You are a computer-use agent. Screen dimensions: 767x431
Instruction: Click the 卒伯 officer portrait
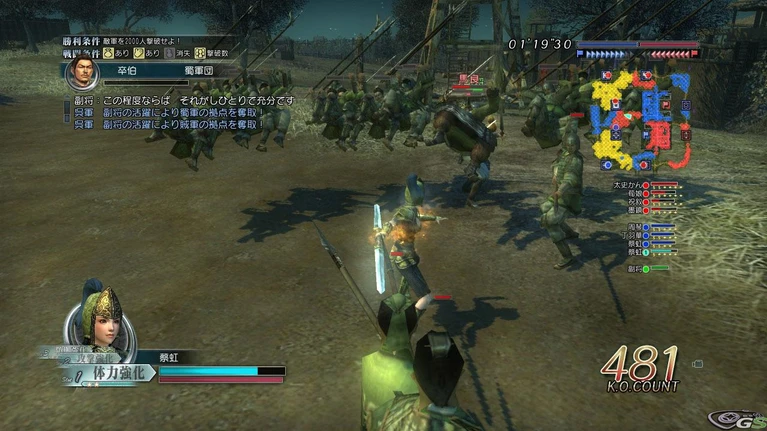pyautogui.click(x=82, y=72)
